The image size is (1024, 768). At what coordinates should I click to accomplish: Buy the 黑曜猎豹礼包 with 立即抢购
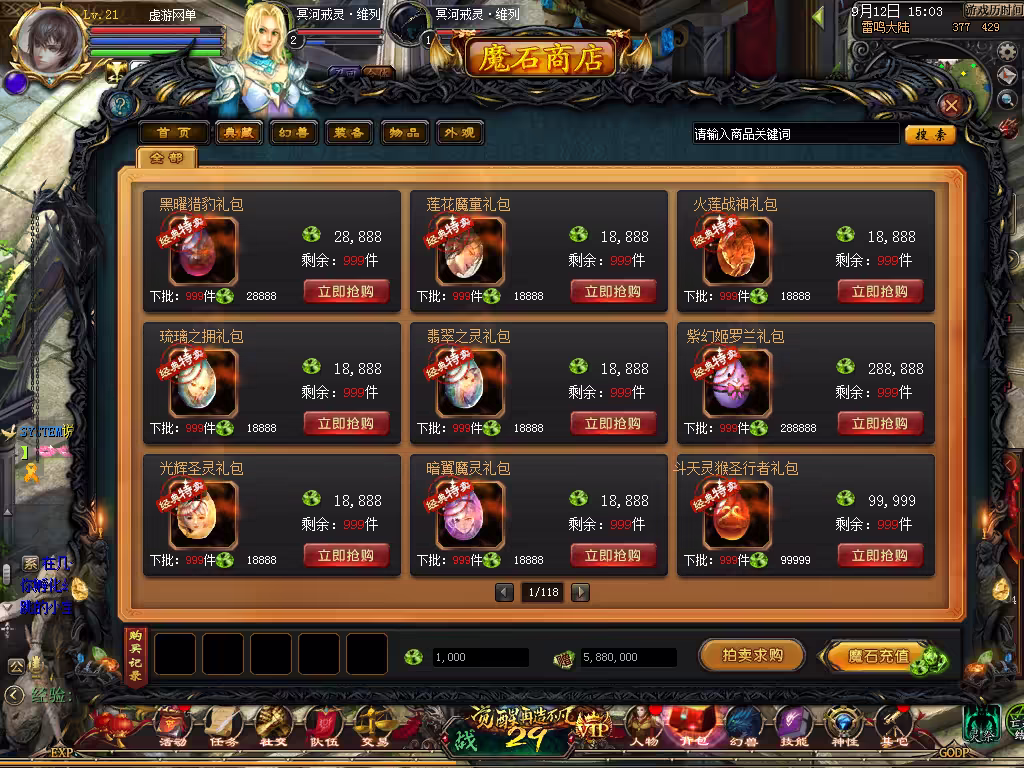click(x=346, y=292)
